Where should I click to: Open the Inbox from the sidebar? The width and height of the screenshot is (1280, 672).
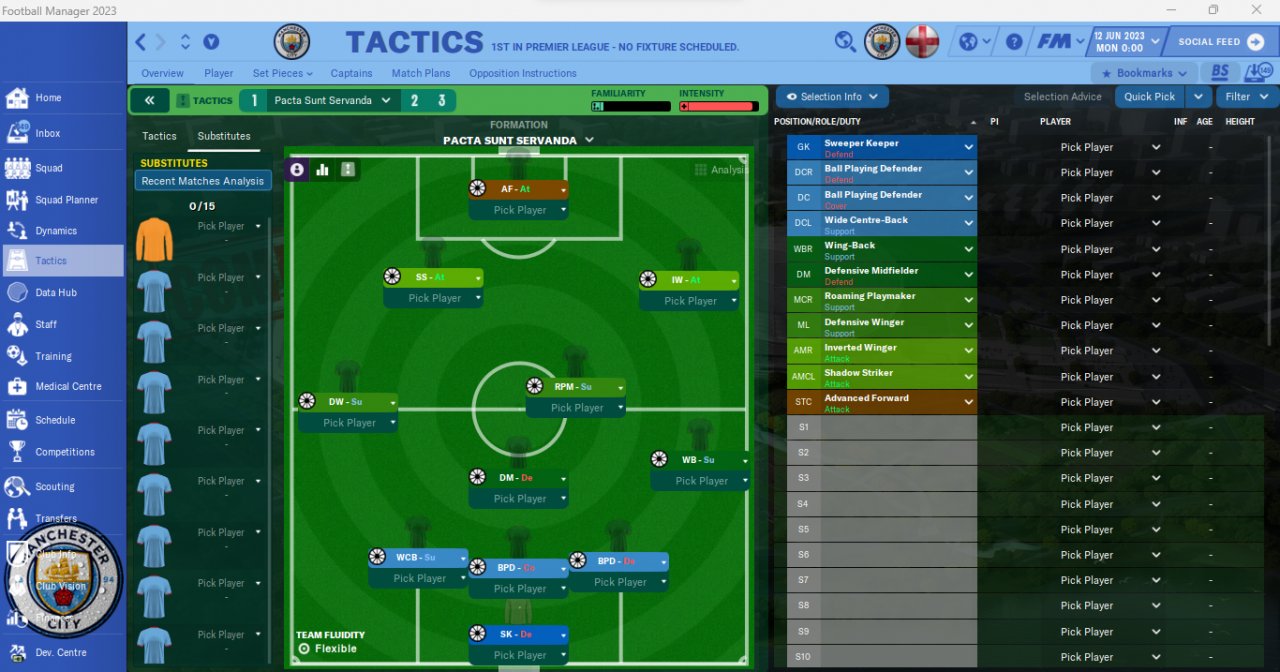[47, 133]
